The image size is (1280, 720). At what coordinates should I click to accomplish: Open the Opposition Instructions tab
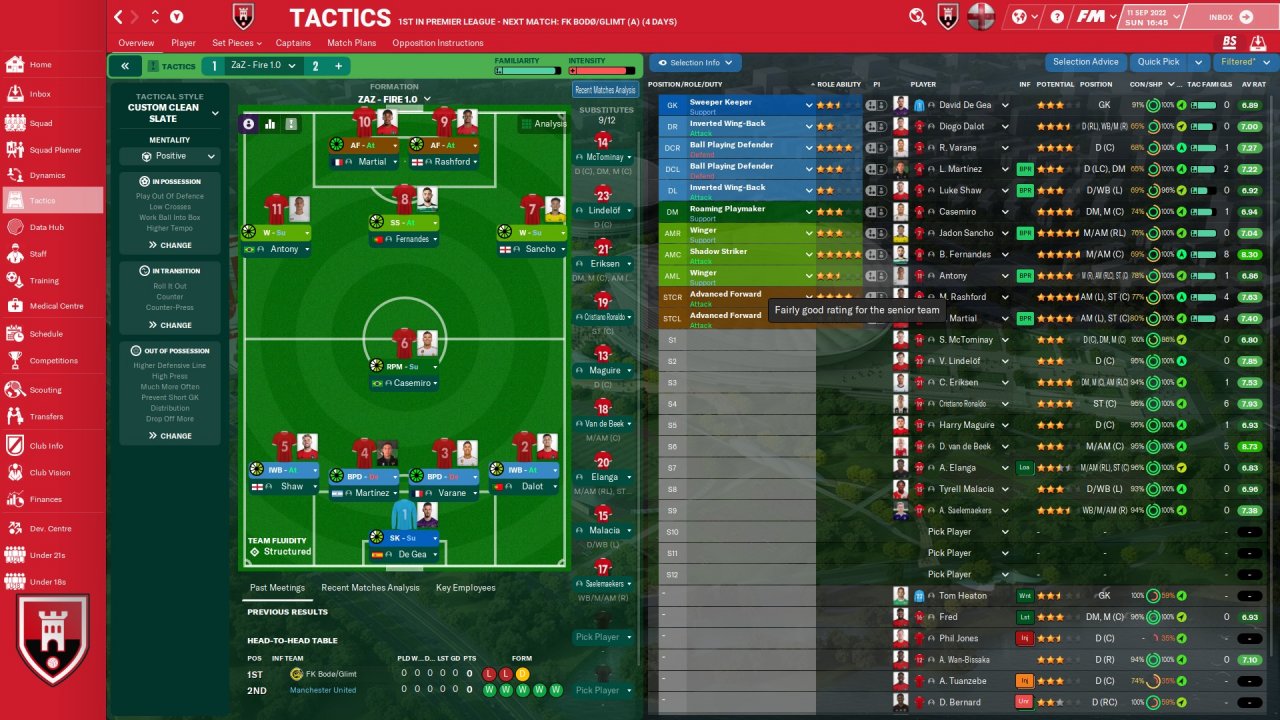(x=437, y=43)
